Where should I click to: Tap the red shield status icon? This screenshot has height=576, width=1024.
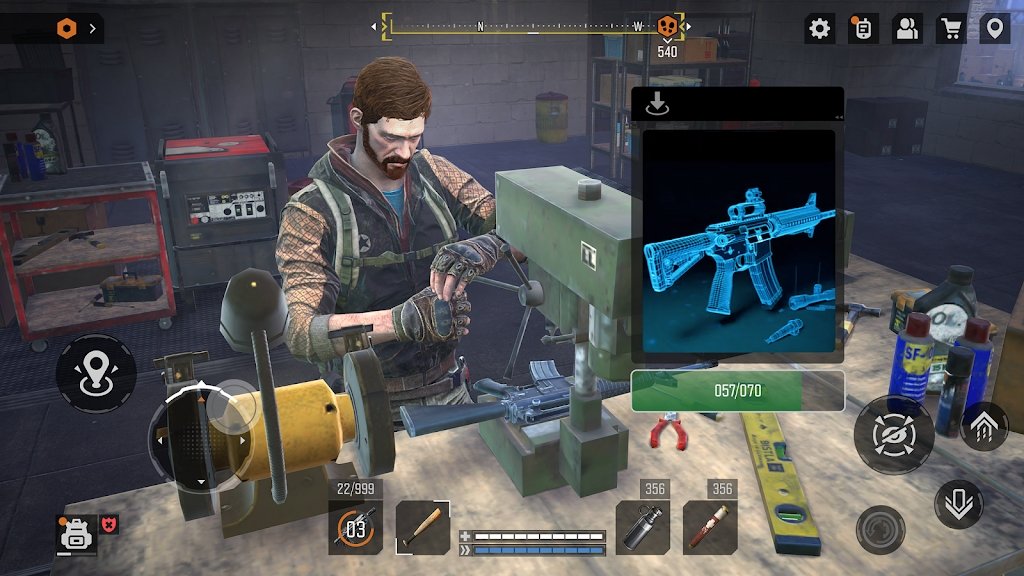109,524
